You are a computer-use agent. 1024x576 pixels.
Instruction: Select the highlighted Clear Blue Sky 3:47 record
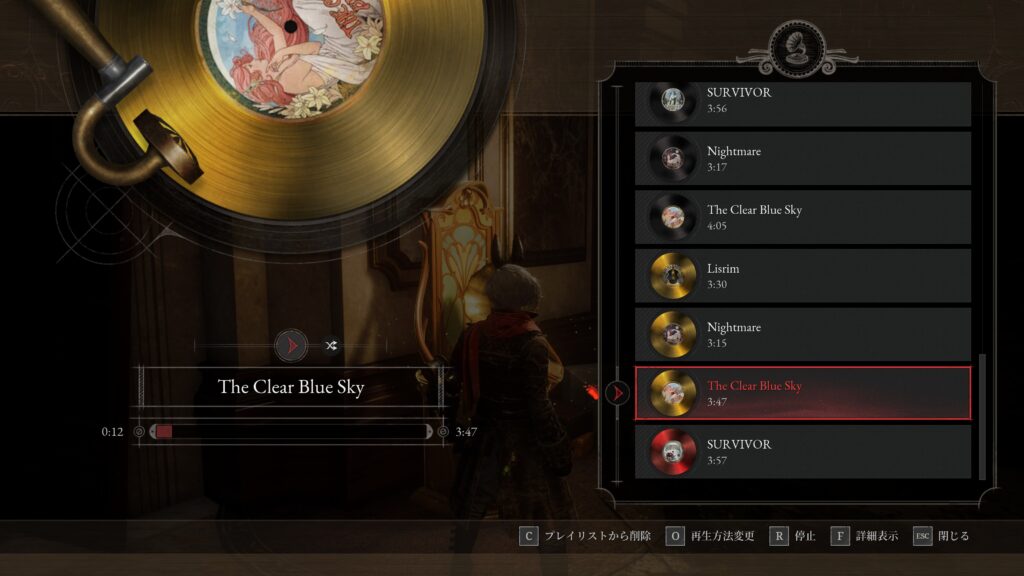coord(802,393)
